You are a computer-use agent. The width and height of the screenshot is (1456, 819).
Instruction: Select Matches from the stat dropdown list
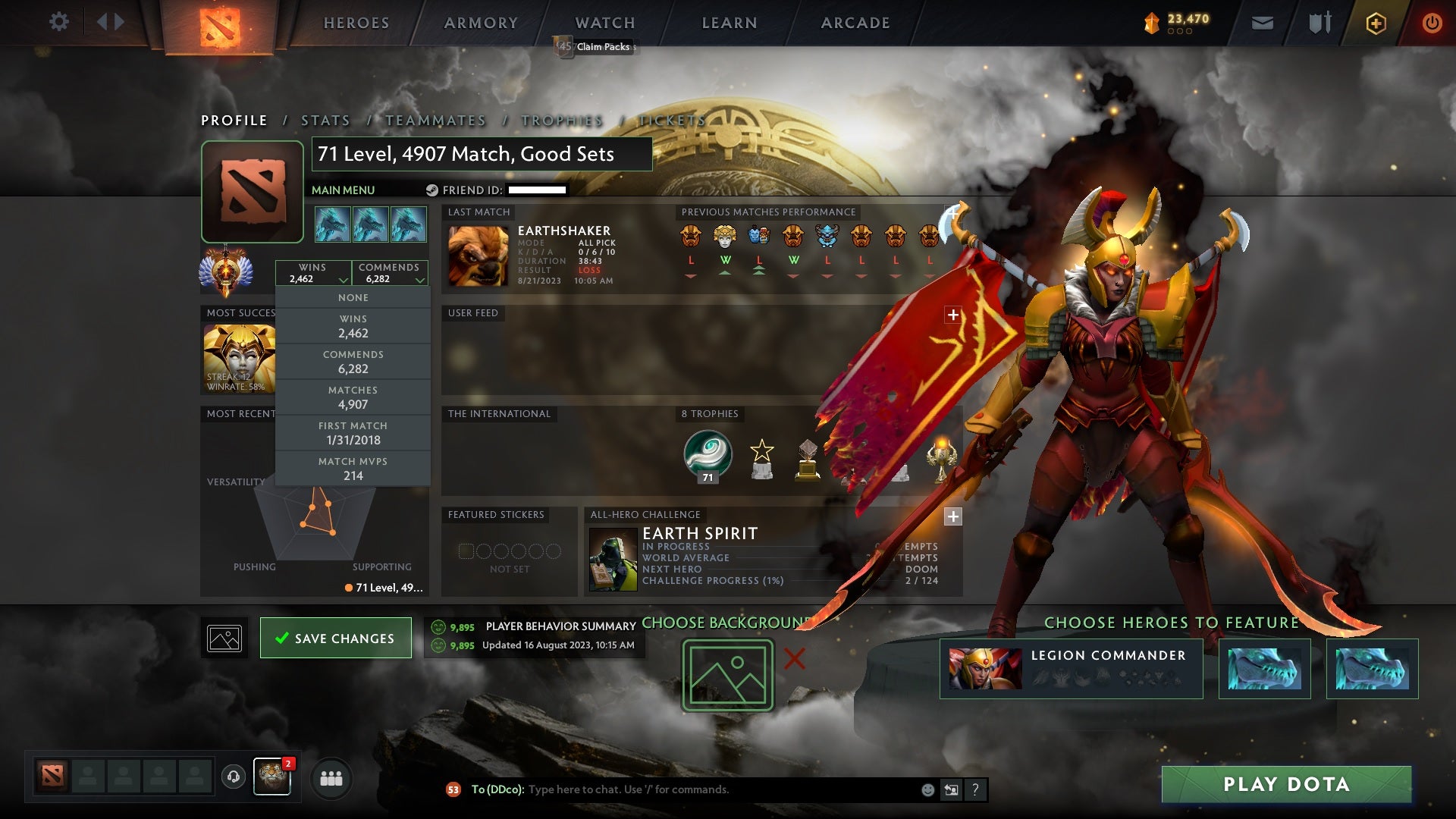[x=353, y=397]
